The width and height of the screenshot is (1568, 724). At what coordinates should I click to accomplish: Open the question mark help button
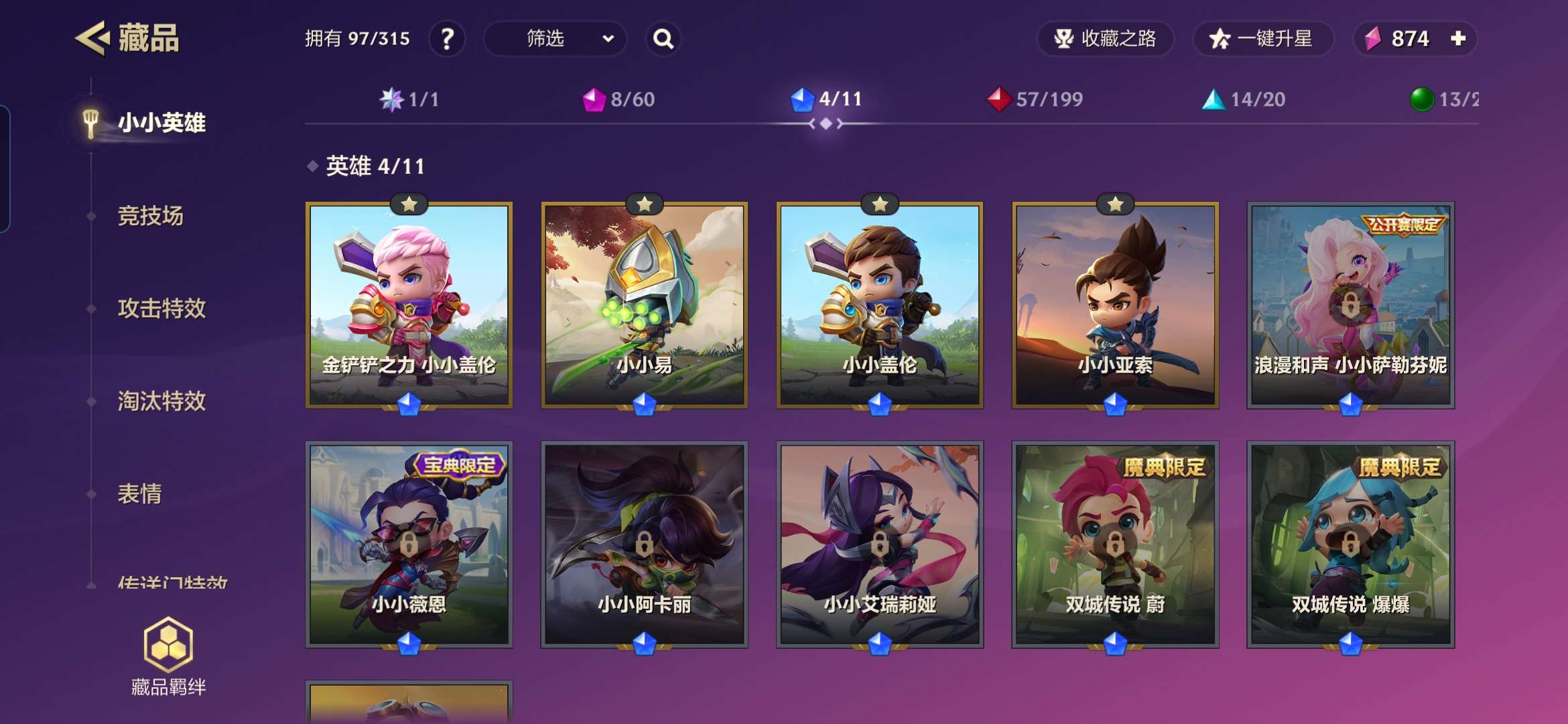click(x=447, y=39)
